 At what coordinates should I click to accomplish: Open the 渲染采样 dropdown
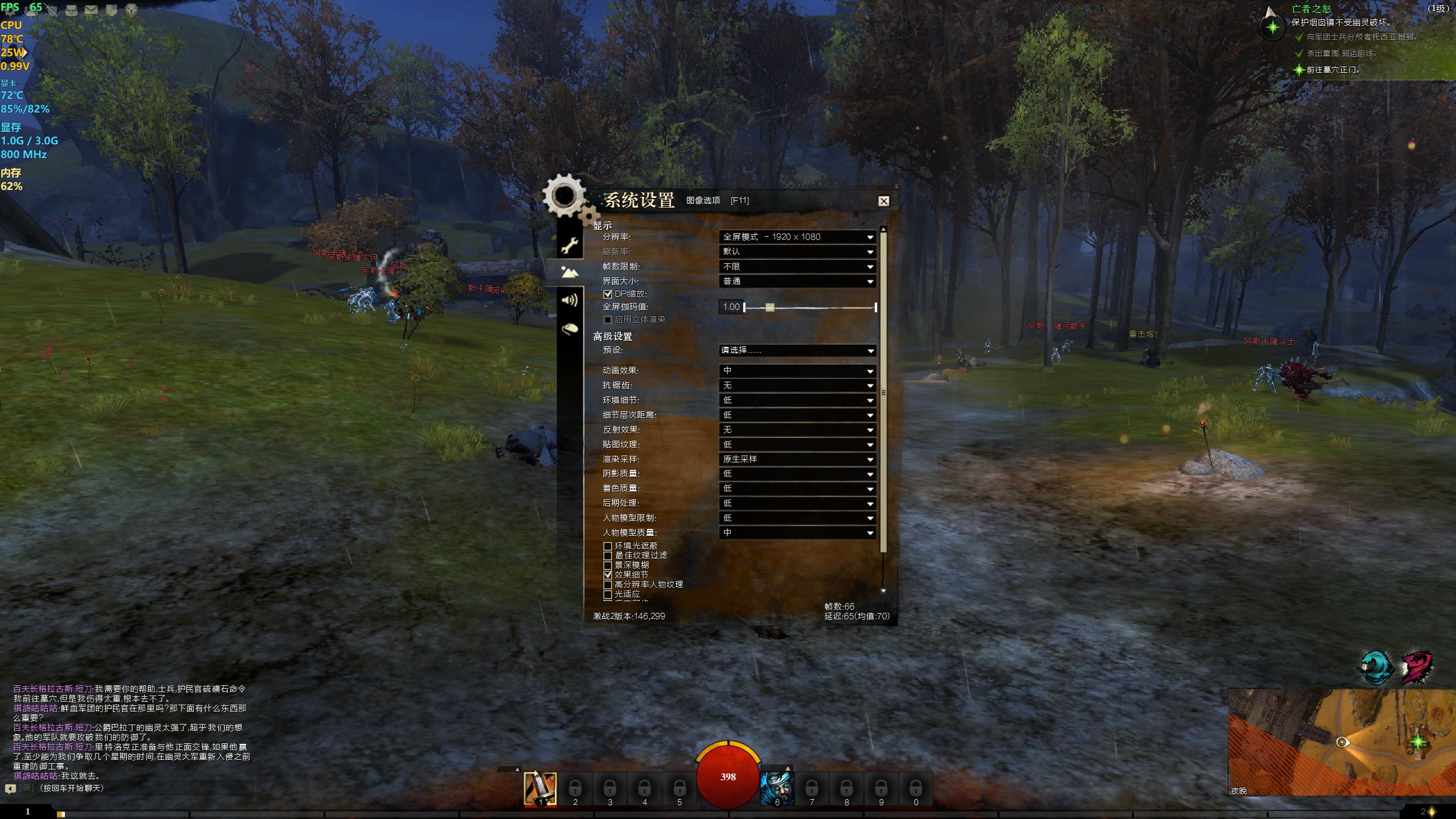(797, 459)
